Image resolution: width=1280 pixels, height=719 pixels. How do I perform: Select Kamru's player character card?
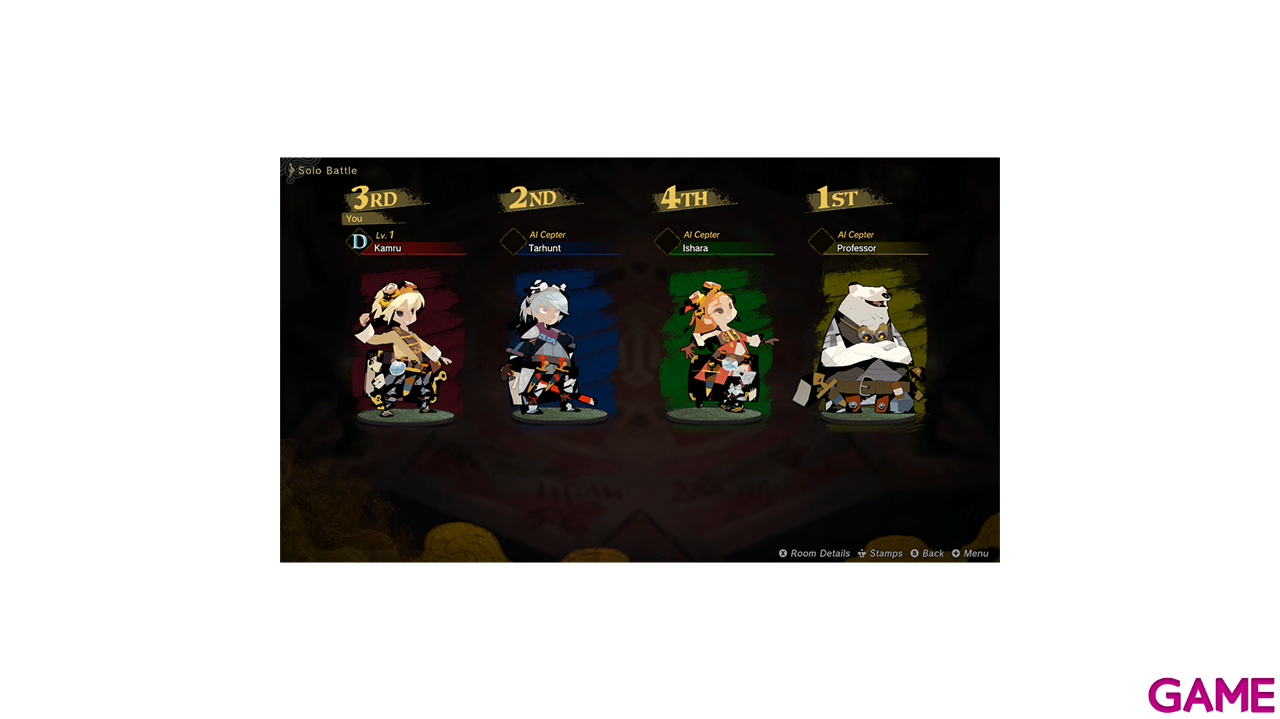pyautogui.click(x=405, y=345)
